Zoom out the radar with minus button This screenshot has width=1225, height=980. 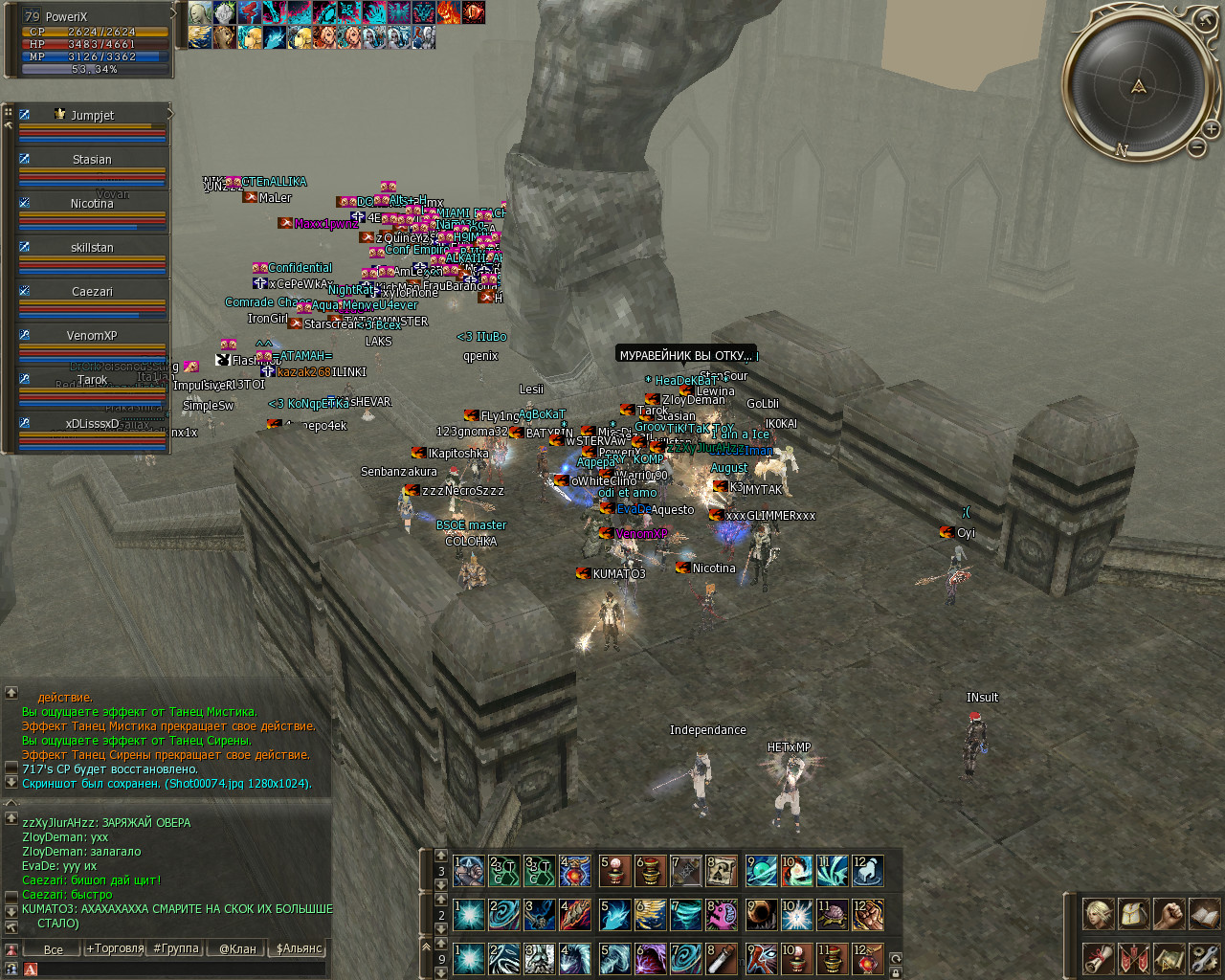tap(1196, 146)
